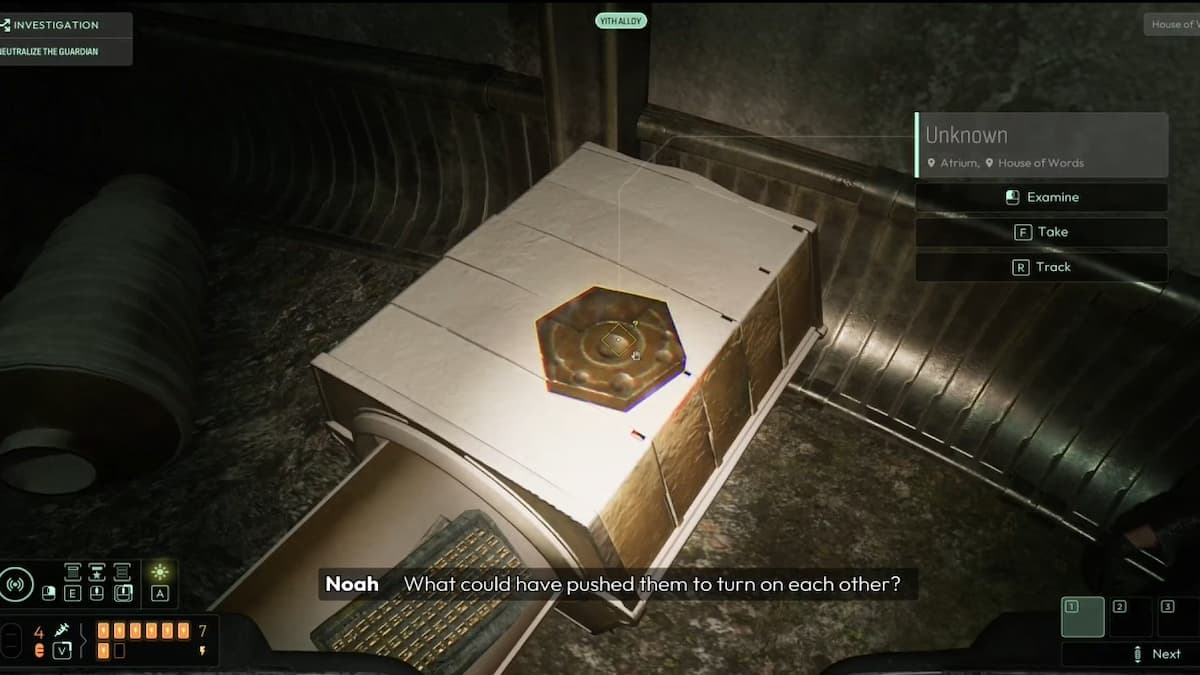Click the Track option
The height and width of the screenshot is (675, 1200).
[1041, 267]
